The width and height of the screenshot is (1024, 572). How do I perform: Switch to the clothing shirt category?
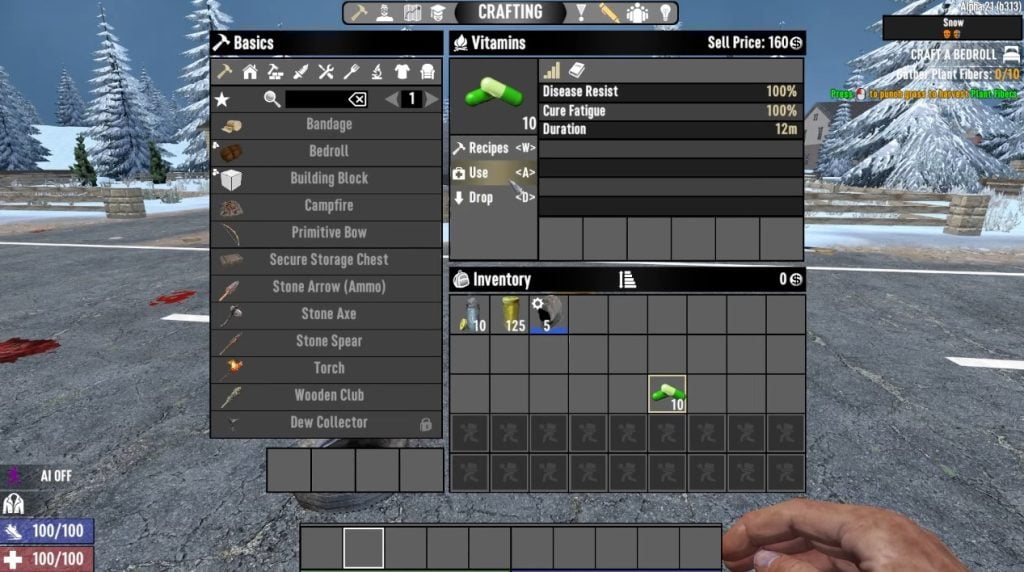pos(402,72)
